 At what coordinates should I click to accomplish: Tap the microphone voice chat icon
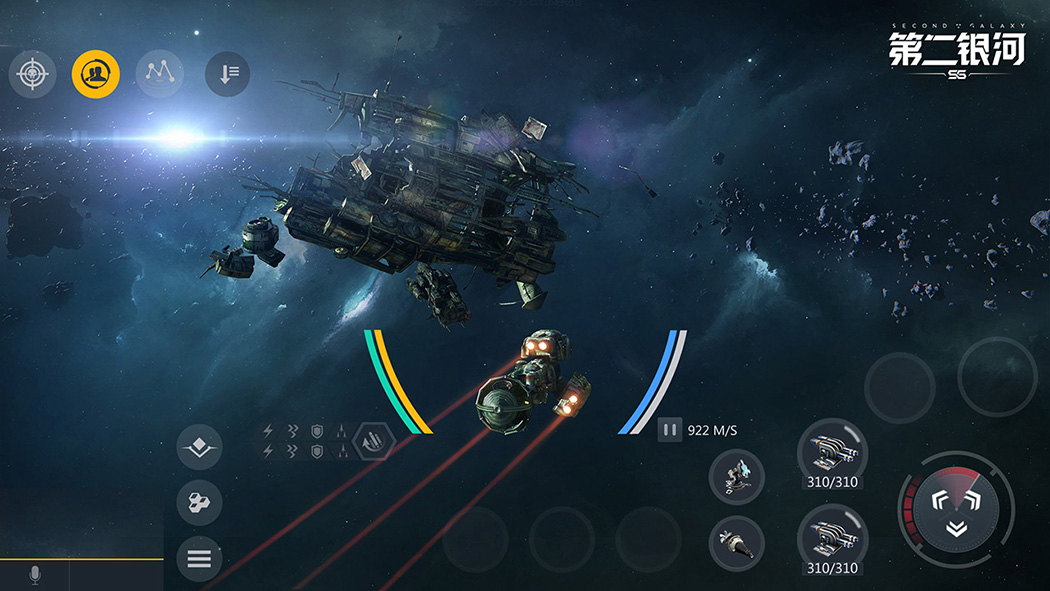coord(35,575)
